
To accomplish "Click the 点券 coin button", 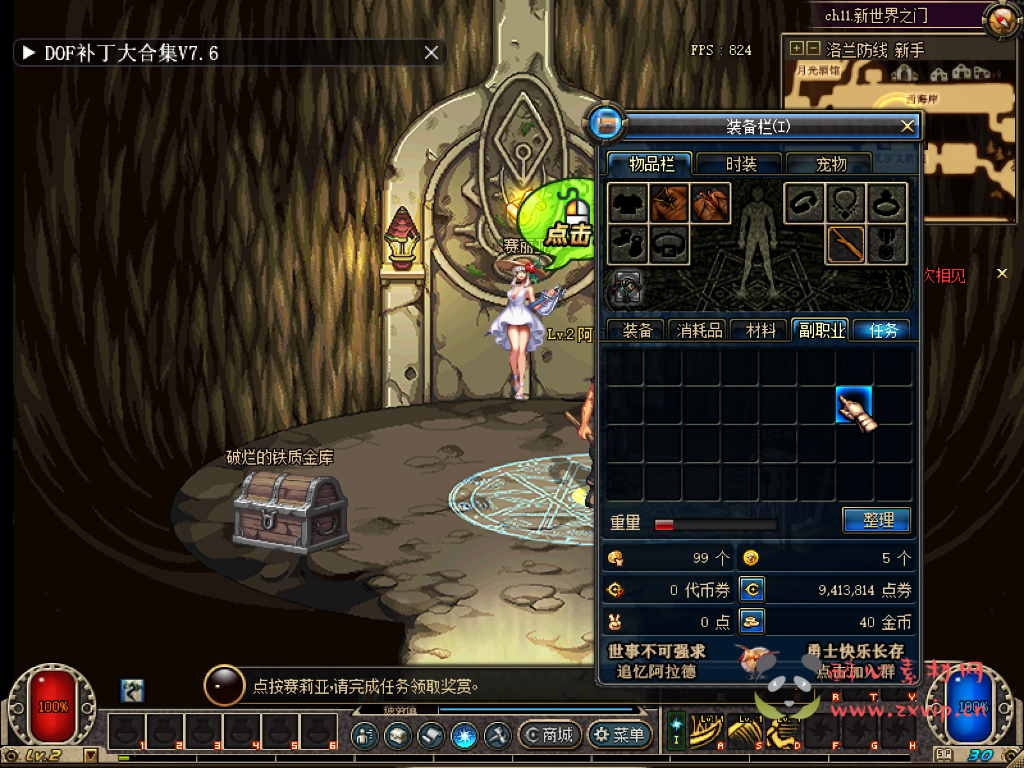I will (x=752, y=590).
